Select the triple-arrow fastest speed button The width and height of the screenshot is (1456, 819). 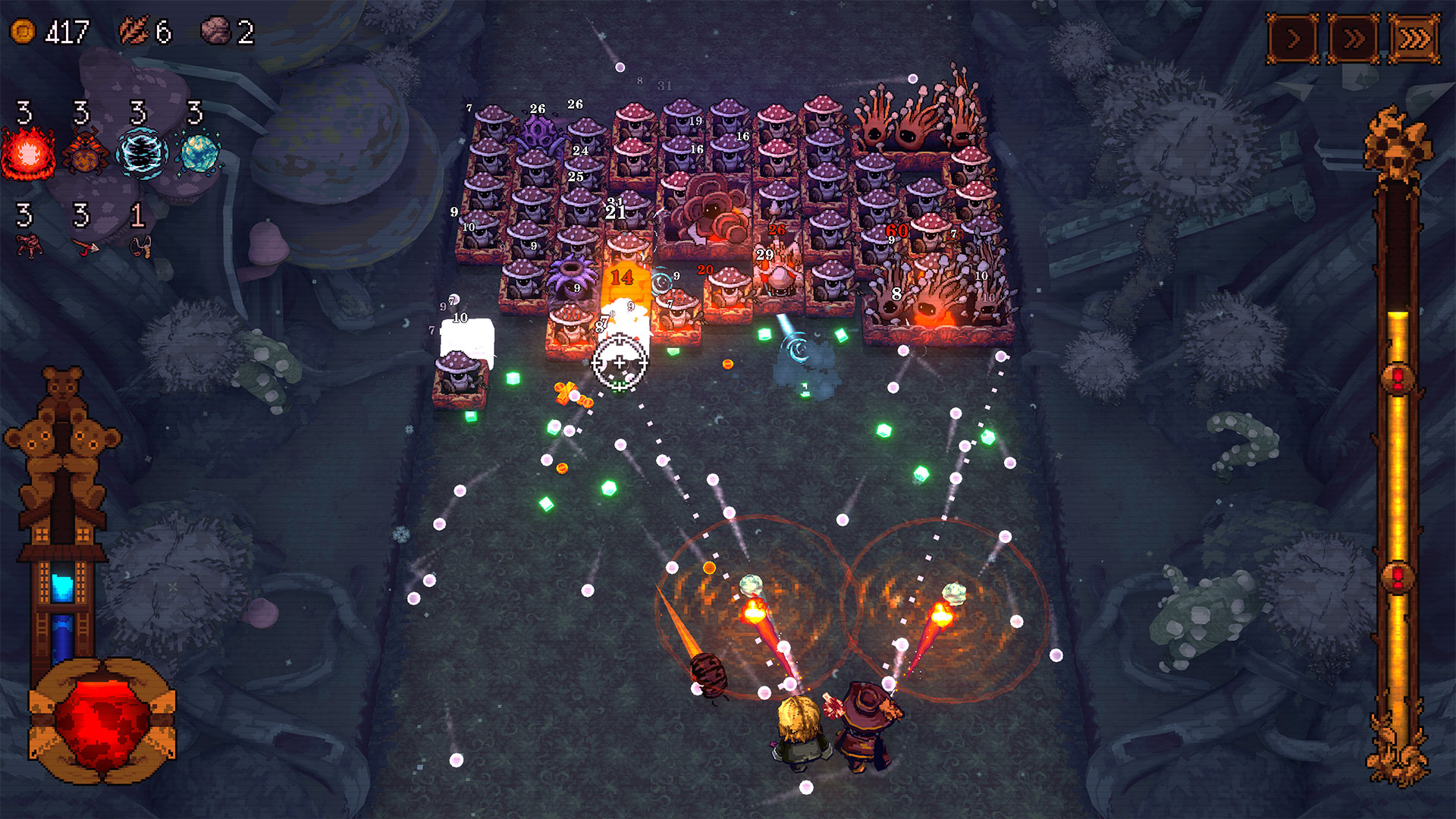1414,38
